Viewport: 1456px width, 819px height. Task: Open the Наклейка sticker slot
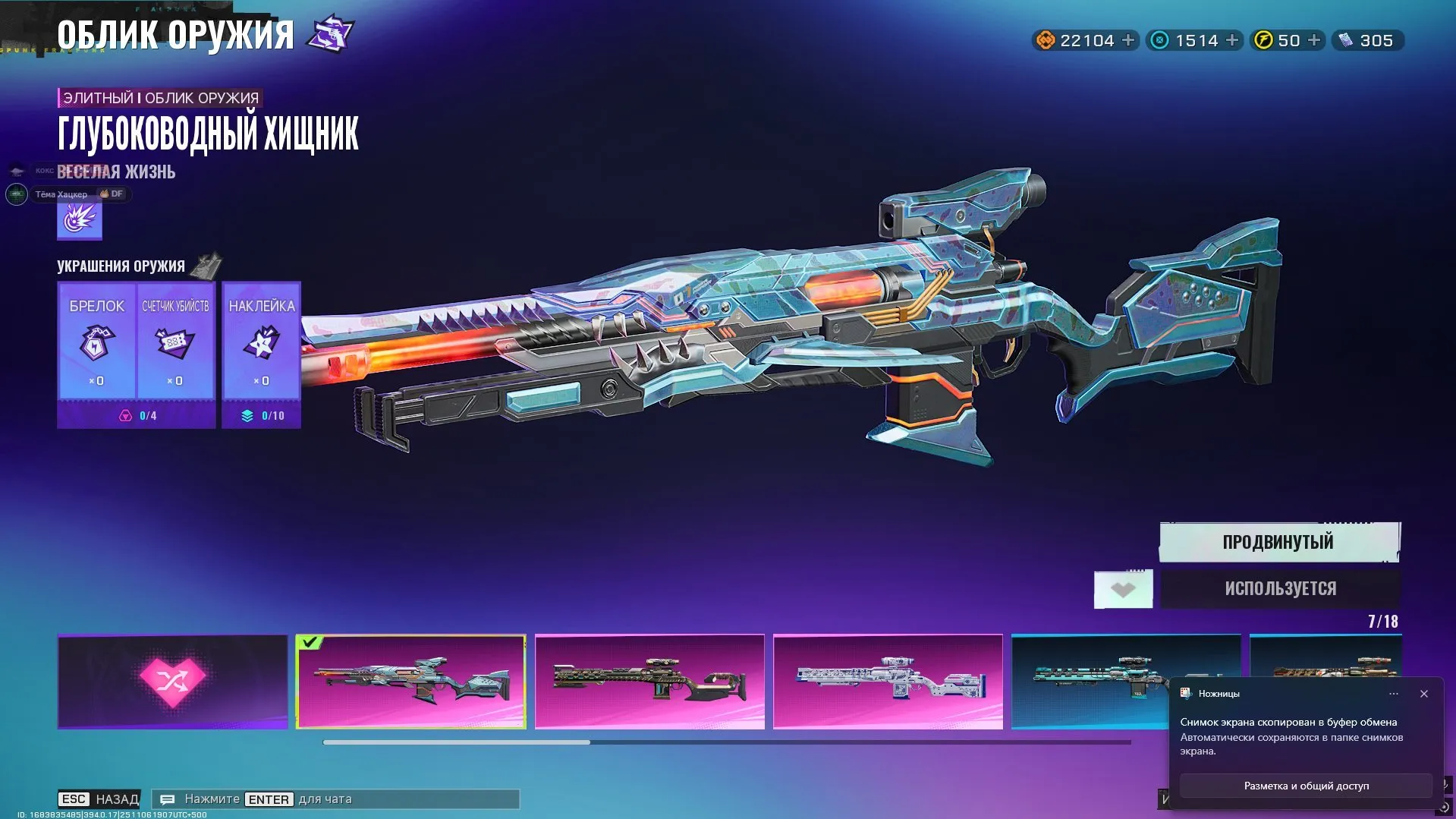(x=262, y=341)
